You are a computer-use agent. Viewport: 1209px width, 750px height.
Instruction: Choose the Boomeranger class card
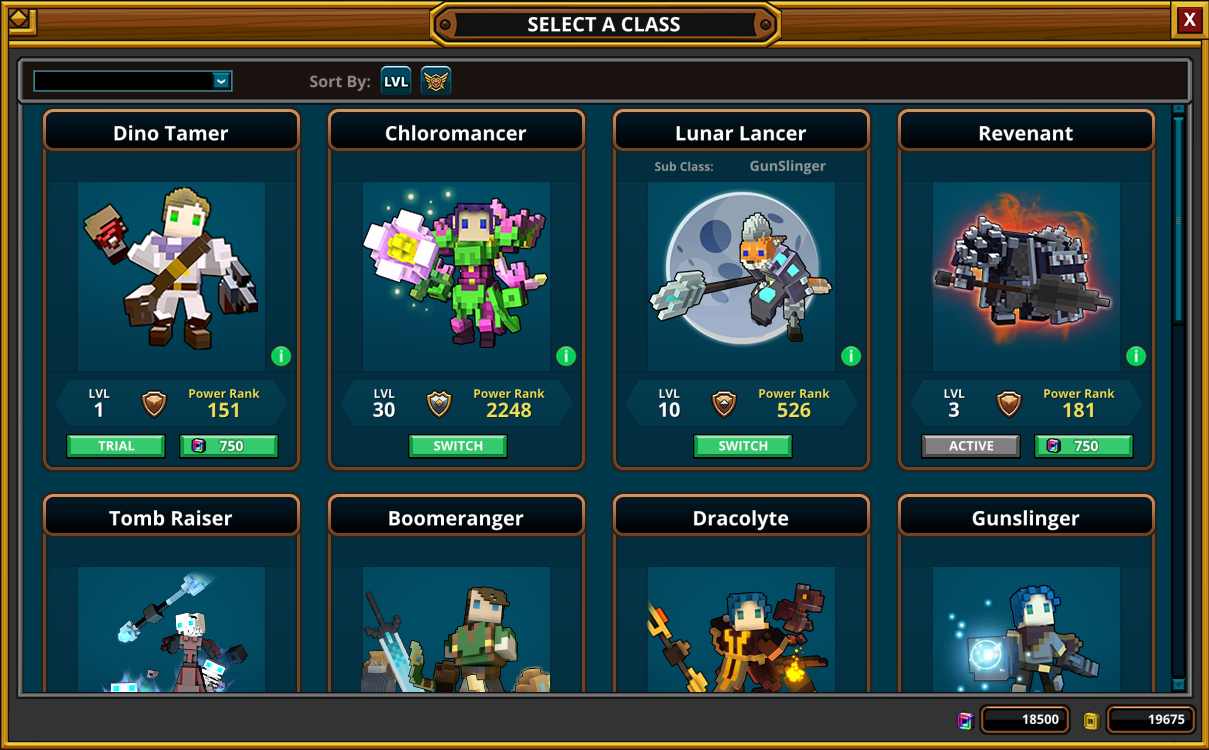click(x=456, y=600)
